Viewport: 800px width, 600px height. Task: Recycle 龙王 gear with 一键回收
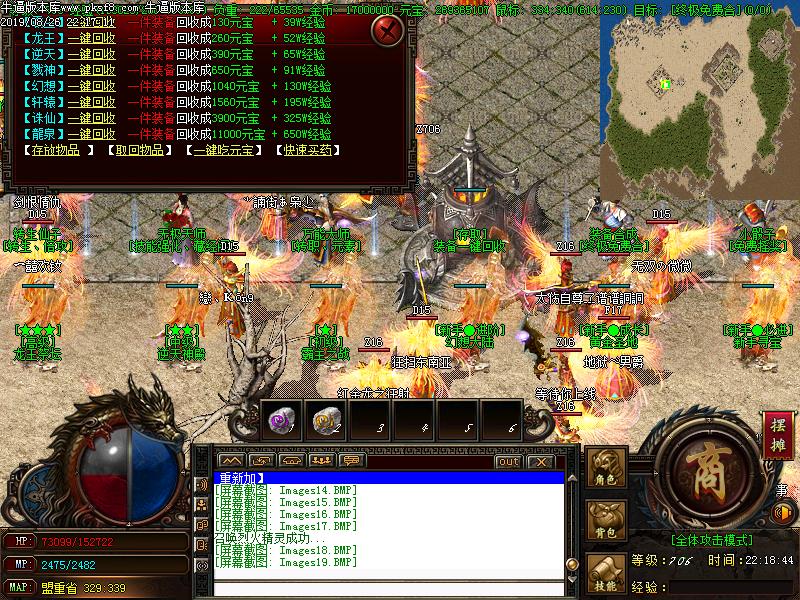click(x=91, y=38)
